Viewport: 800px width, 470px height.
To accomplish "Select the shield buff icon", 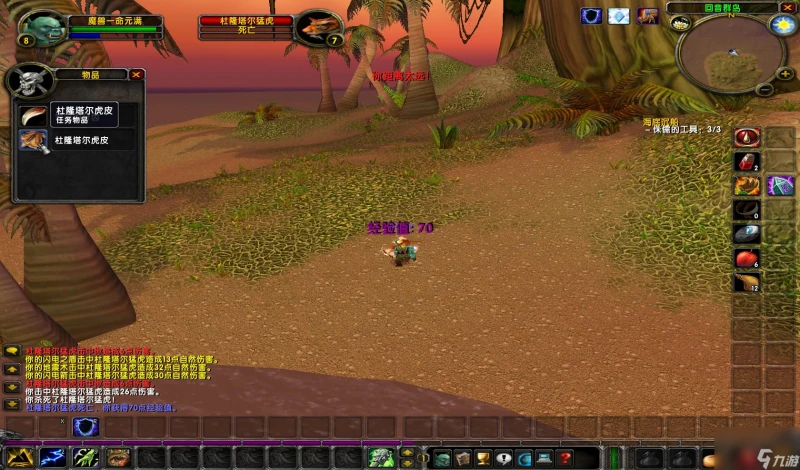I will pyautogui.click(x=591, y=15).
